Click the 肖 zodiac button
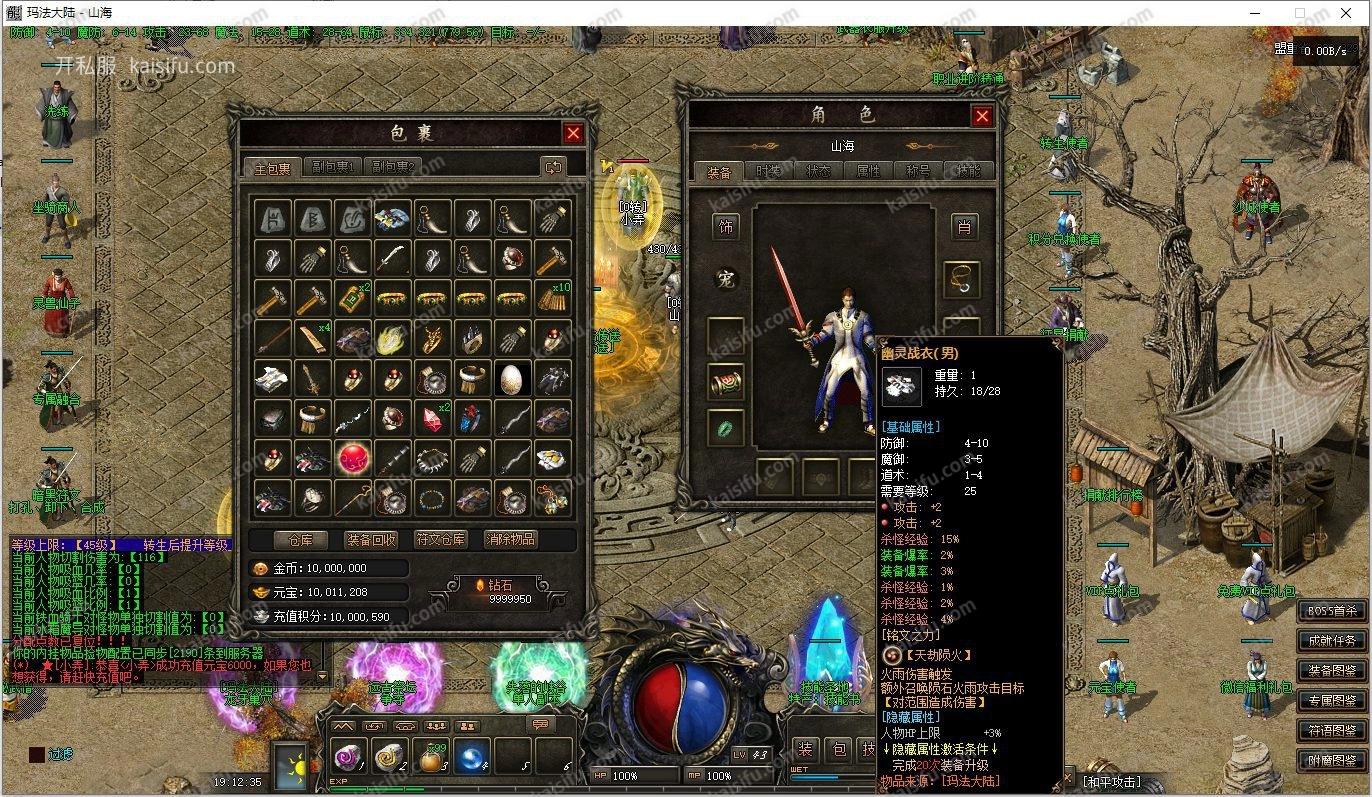The width and height of the screenshot is (1372, 797). (x=963, y=227)
